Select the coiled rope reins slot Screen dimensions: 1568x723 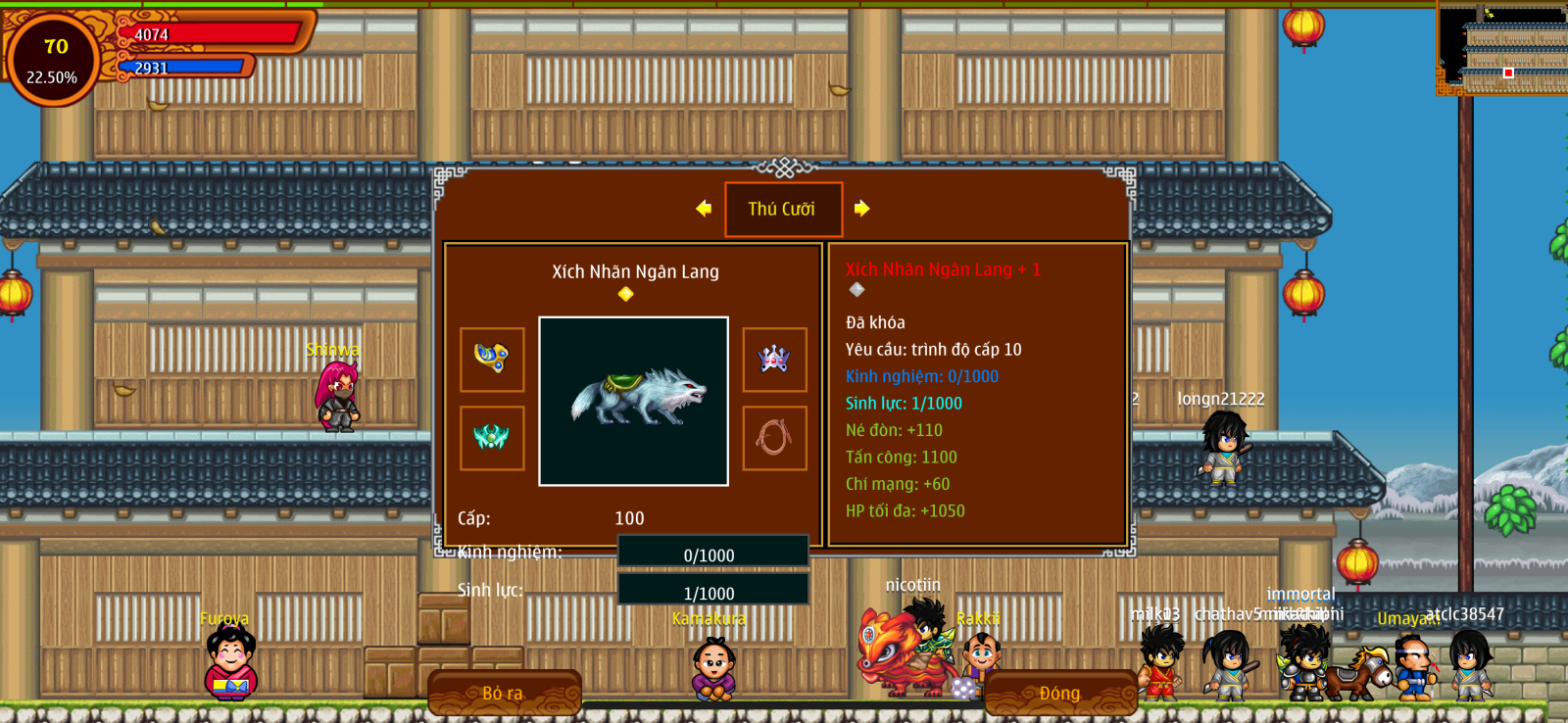(774, 438)
